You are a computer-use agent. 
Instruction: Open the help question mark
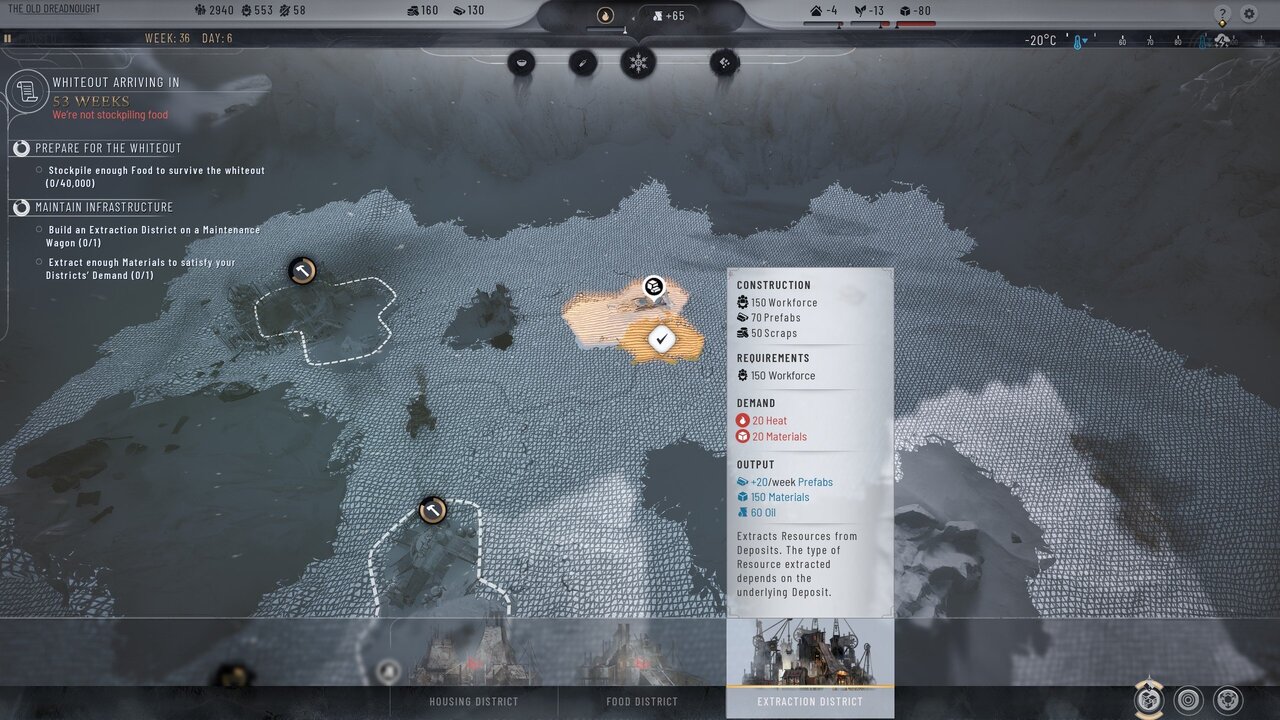[1222, 14]
